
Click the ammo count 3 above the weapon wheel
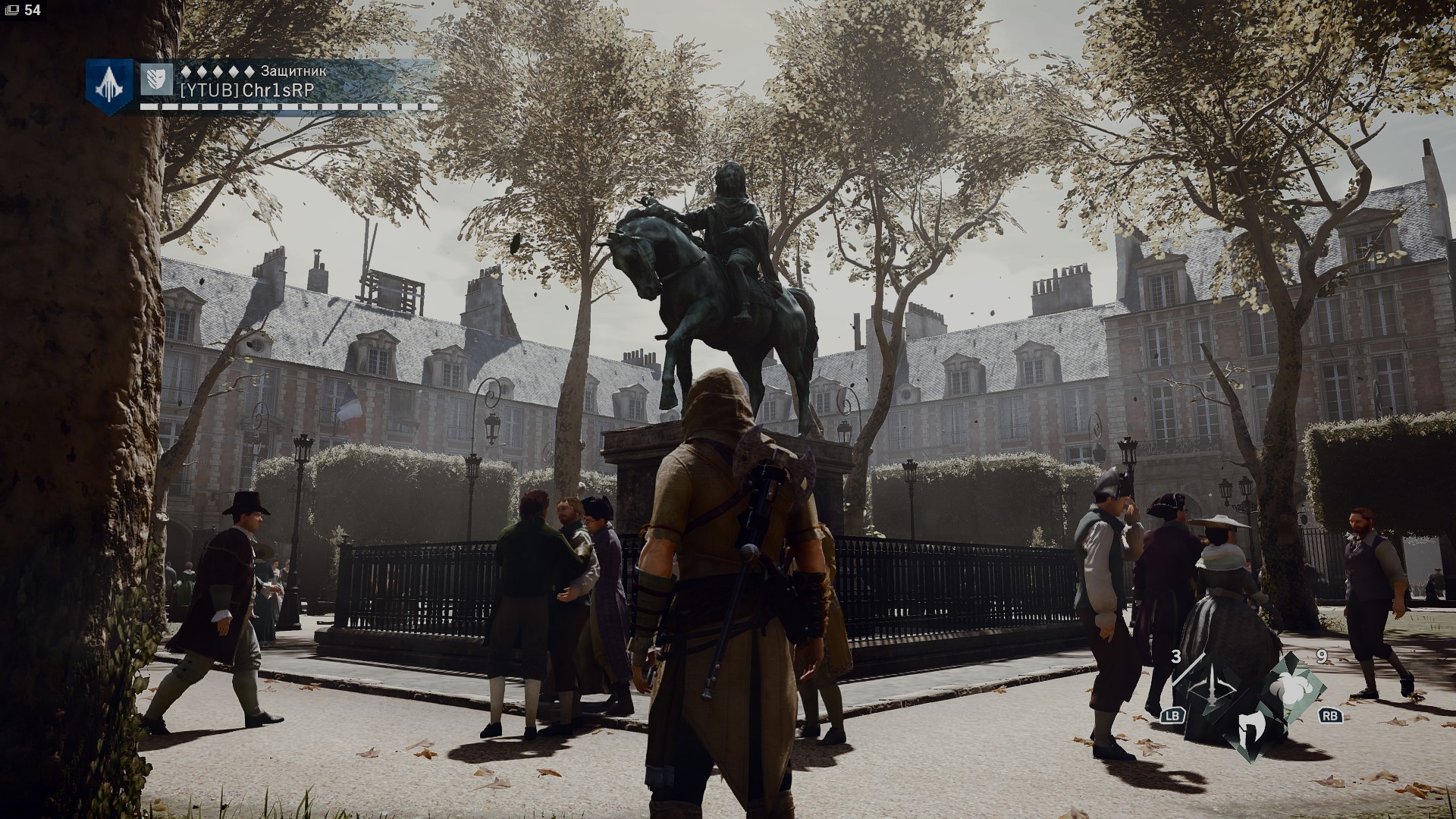click(1176, 657)
